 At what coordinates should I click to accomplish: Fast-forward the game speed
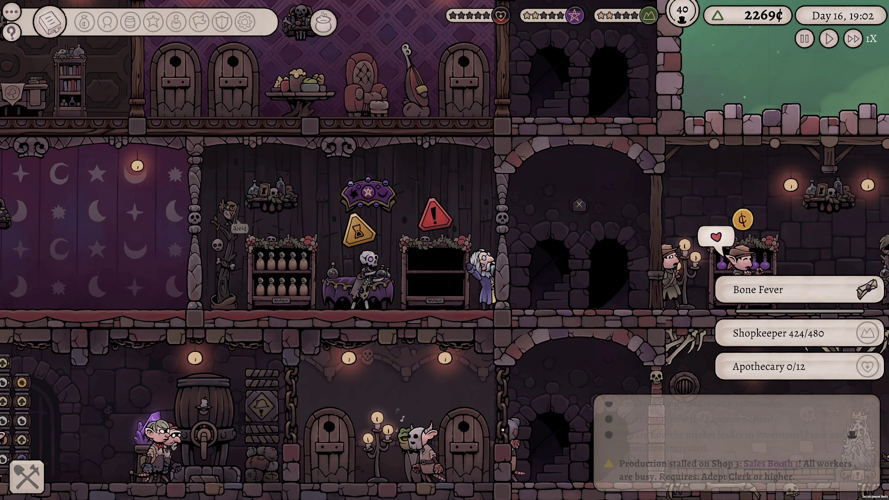click(x=853, y=39)
